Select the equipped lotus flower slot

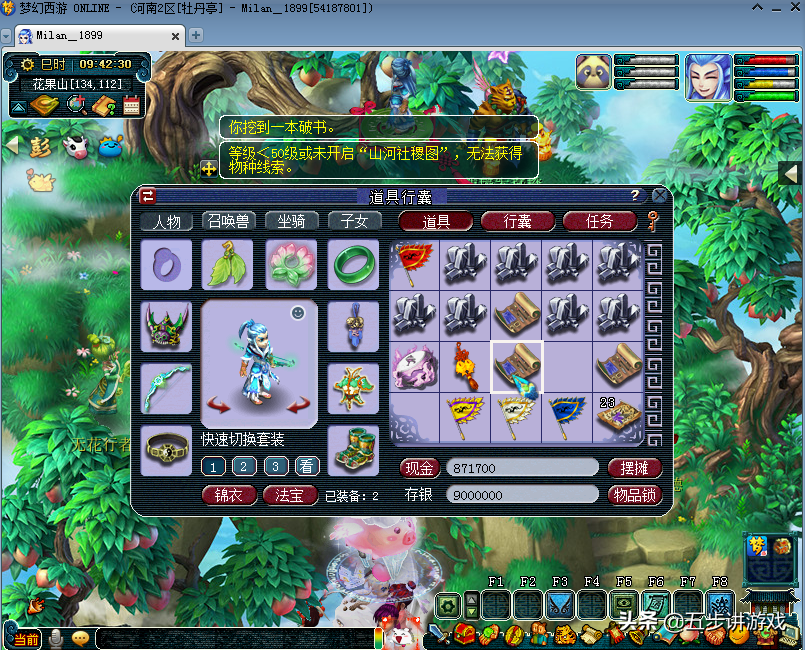[291, 264]
